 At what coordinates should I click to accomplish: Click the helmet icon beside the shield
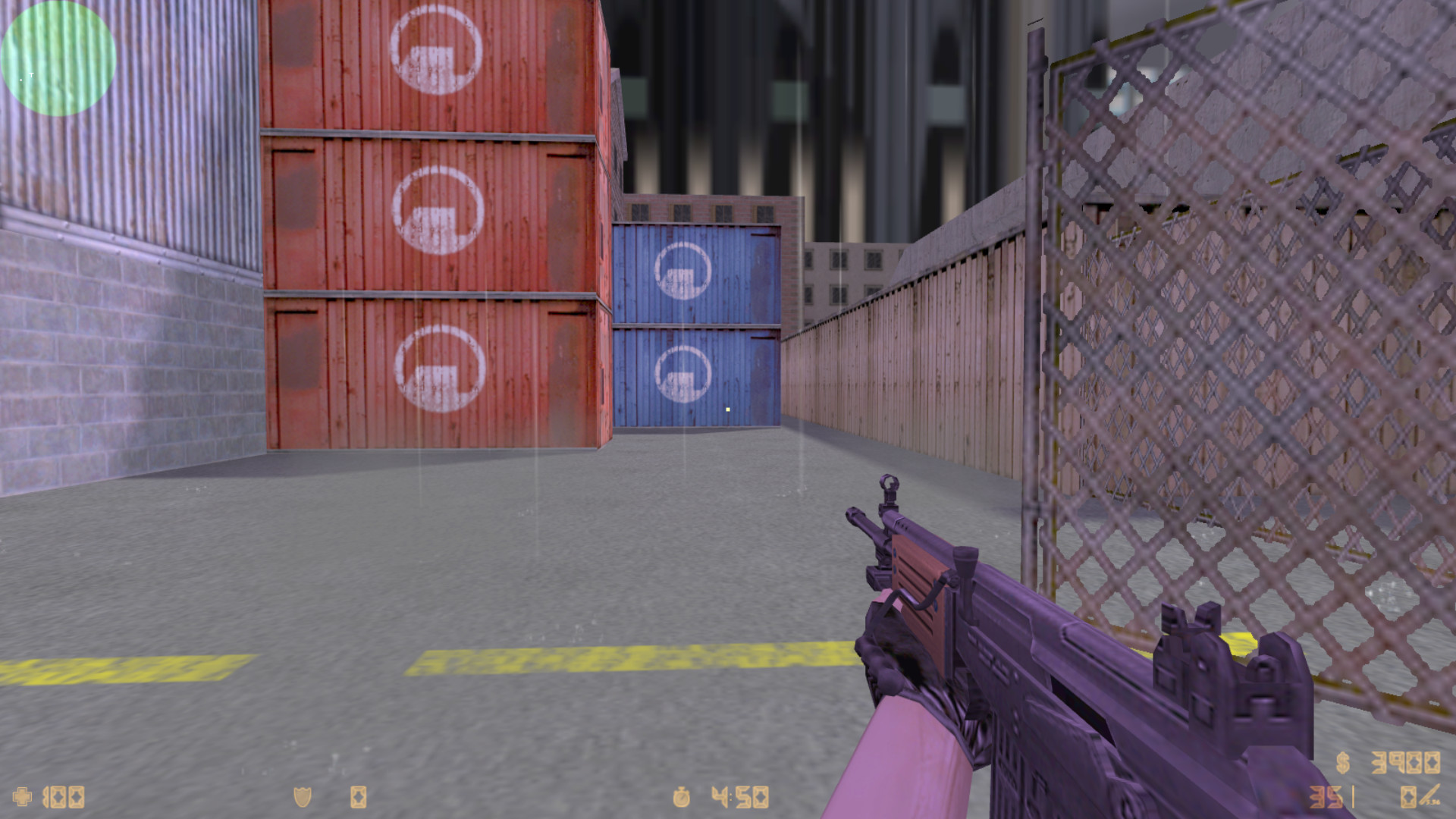coord(356,796)
